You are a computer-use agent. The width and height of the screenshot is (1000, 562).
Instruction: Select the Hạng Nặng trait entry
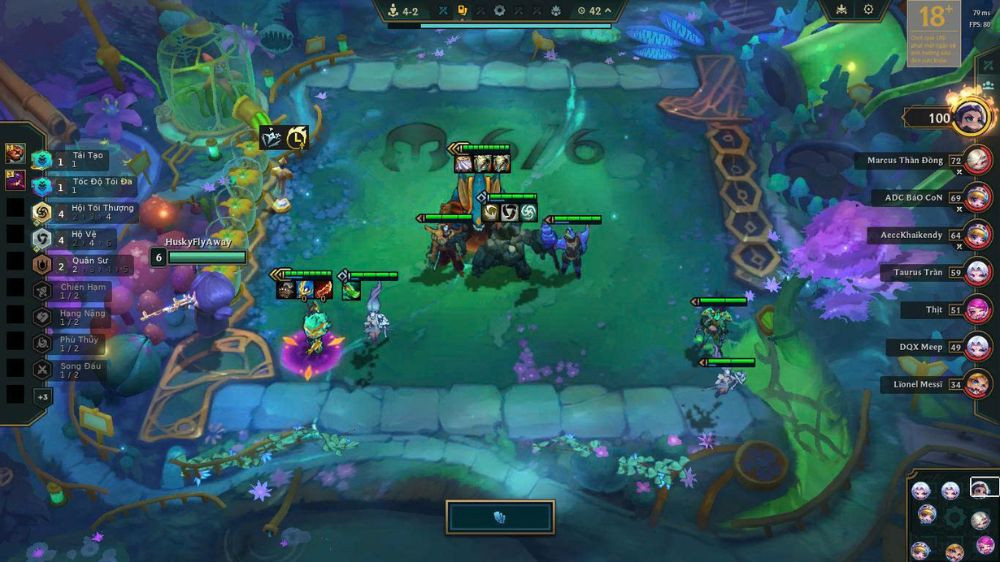pos(70,317)
